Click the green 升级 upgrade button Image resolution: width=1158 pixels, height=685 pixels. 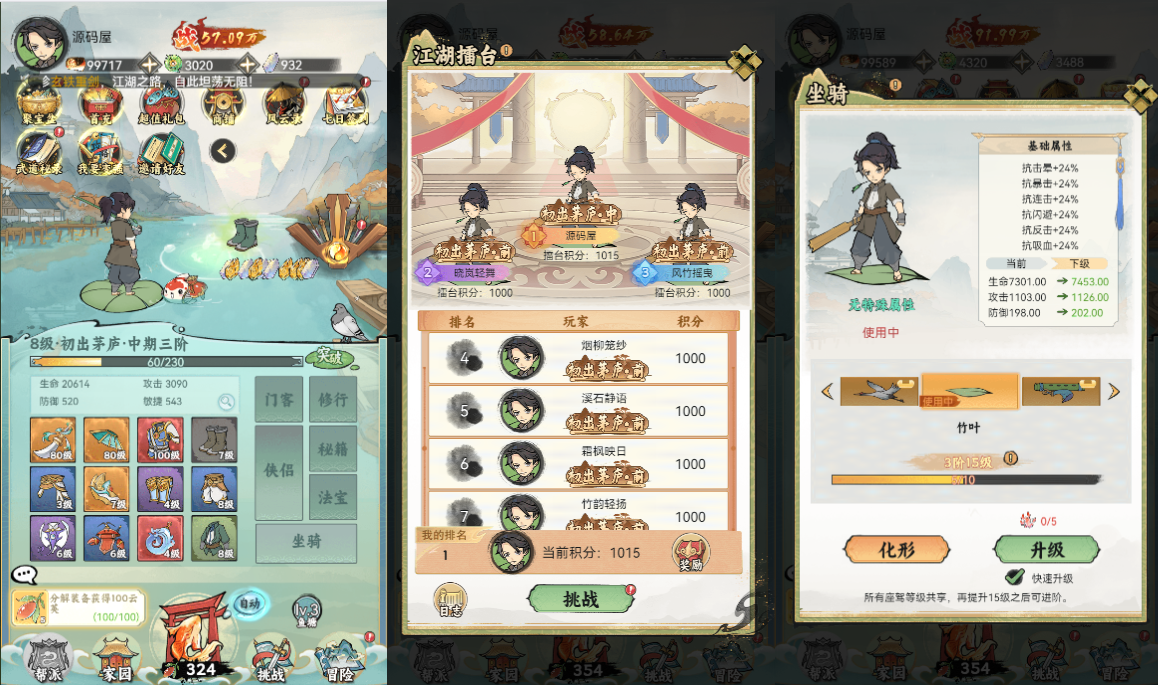1046,549
